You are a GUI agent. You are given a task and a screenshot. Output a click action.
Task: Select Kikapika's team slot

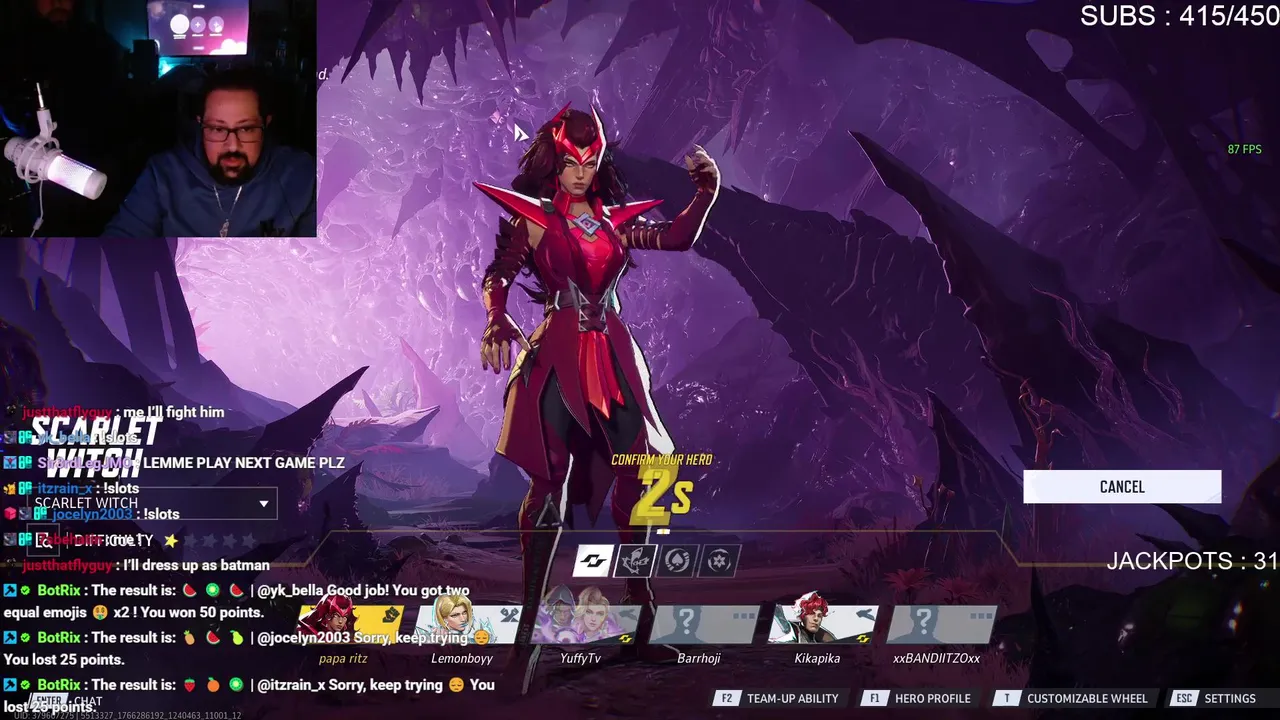[820, 624]
